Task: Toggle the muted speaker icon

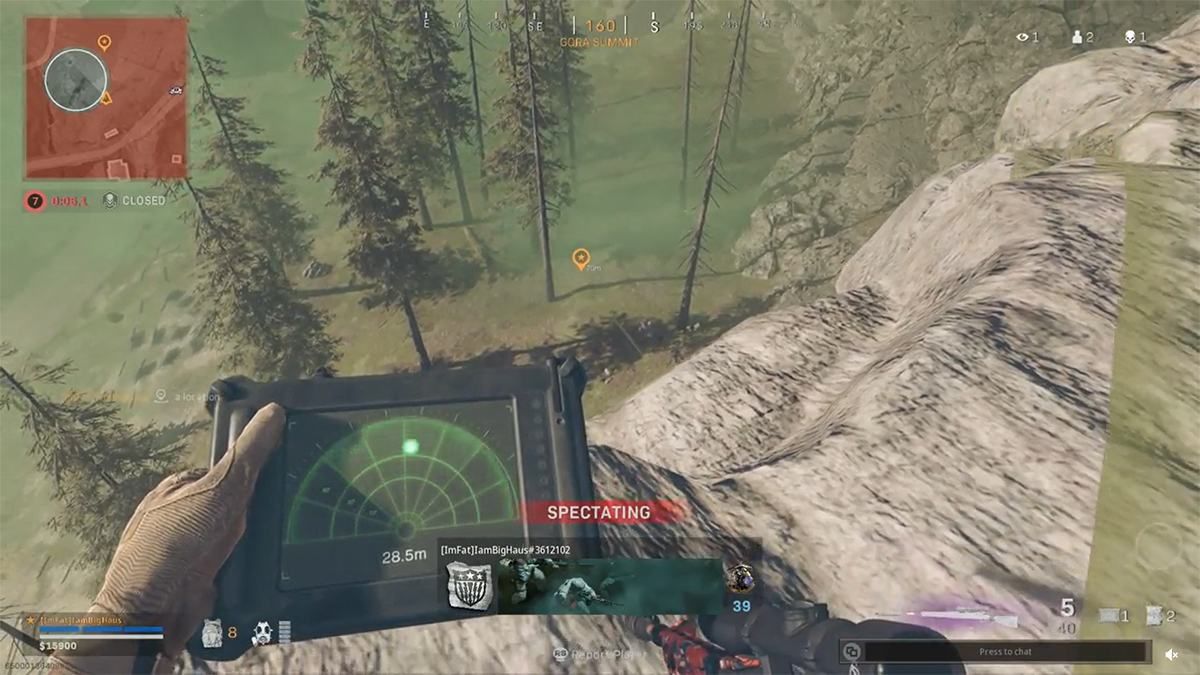Action: (1171, 654)
